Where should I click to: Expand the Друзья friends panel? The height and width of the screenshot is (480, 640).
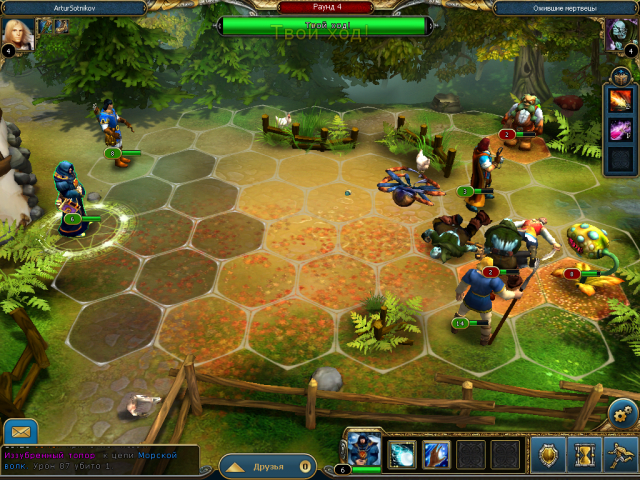pos(266,466)
